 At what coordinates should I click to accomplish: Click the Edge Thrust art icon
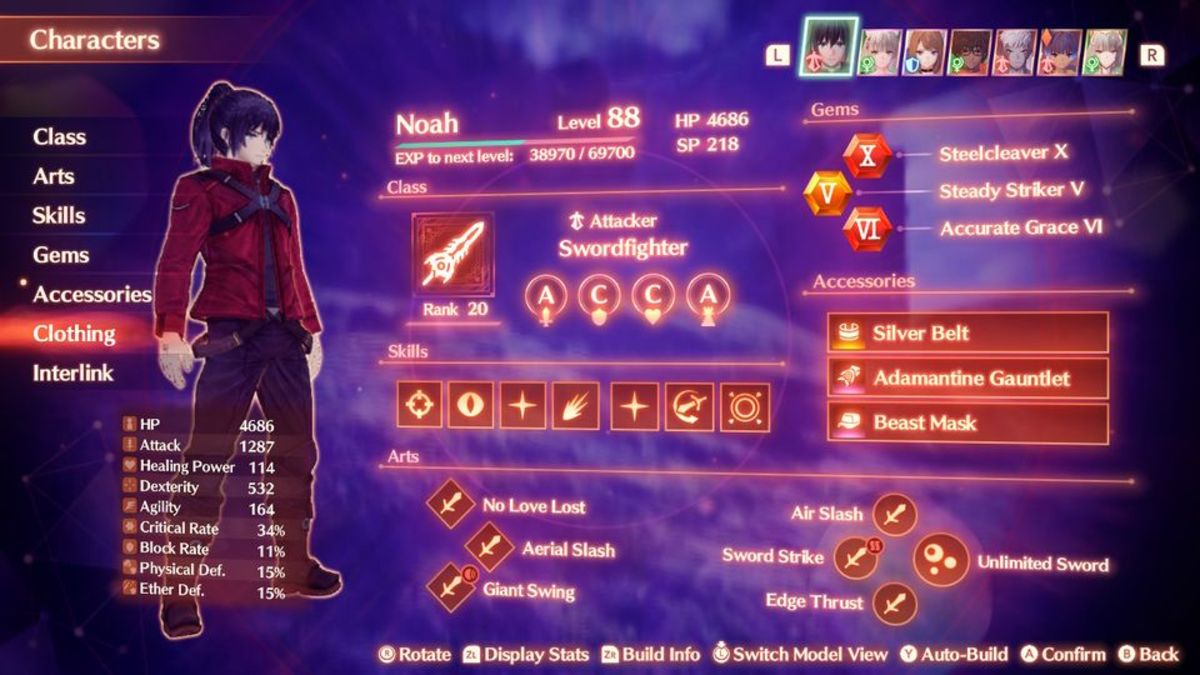(894, 603)
